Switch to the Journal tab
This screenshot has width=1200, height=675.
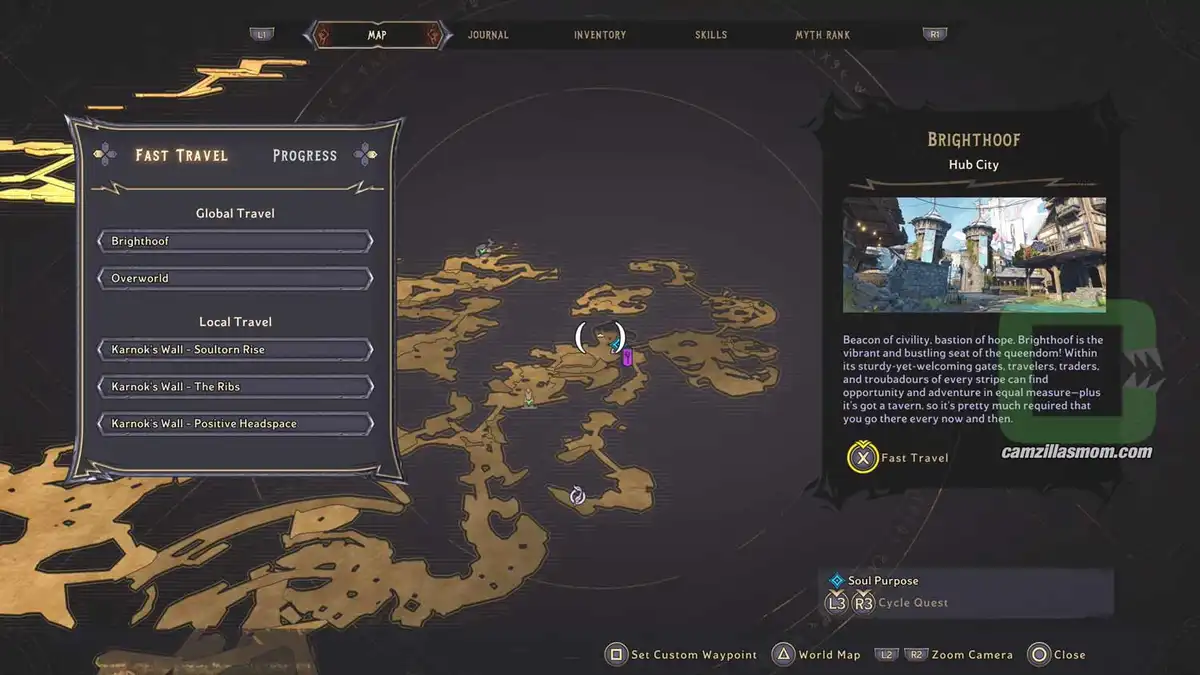[488, 35]
